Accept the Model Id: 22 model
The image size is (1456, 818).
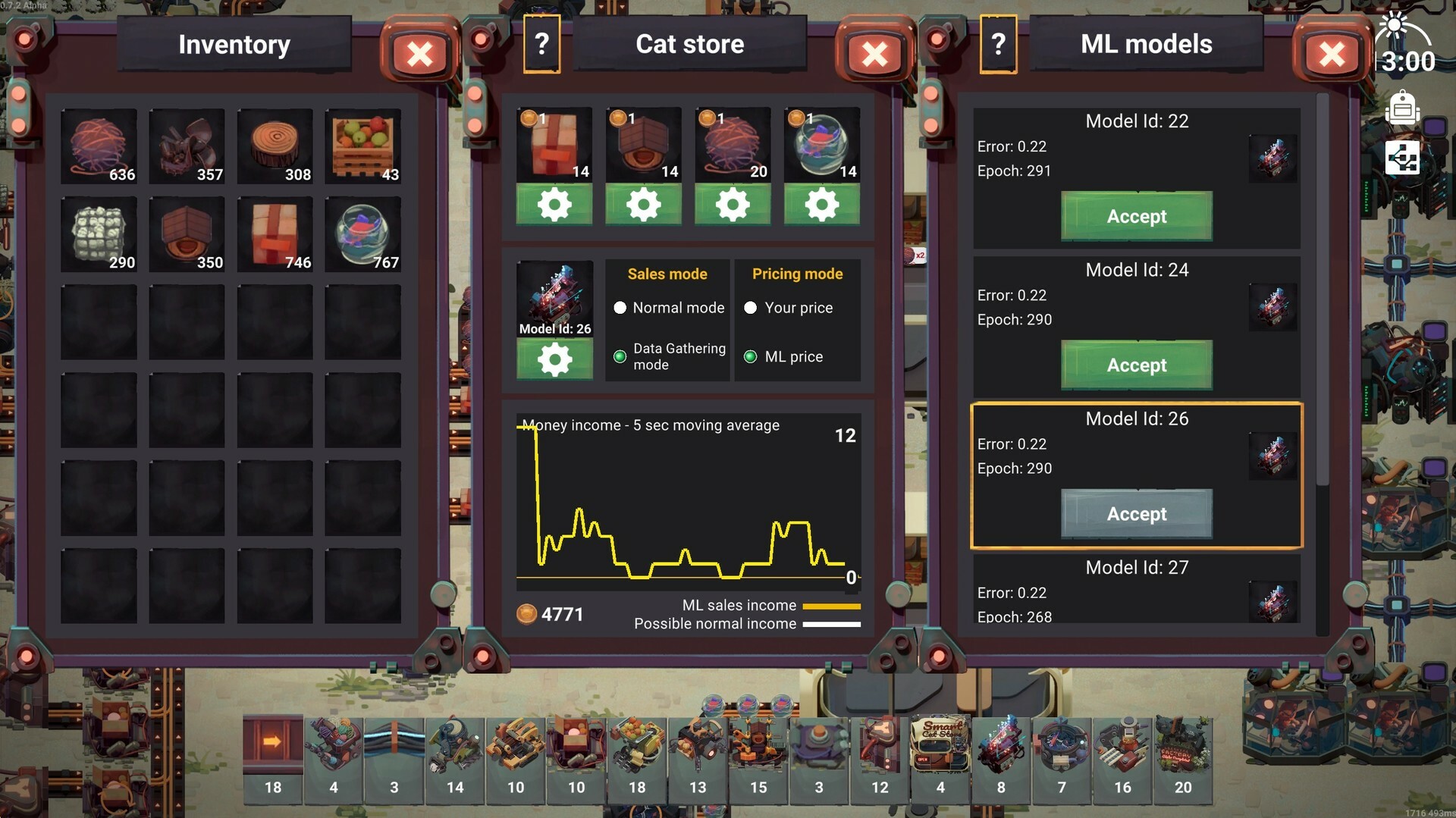[1136, 216]
